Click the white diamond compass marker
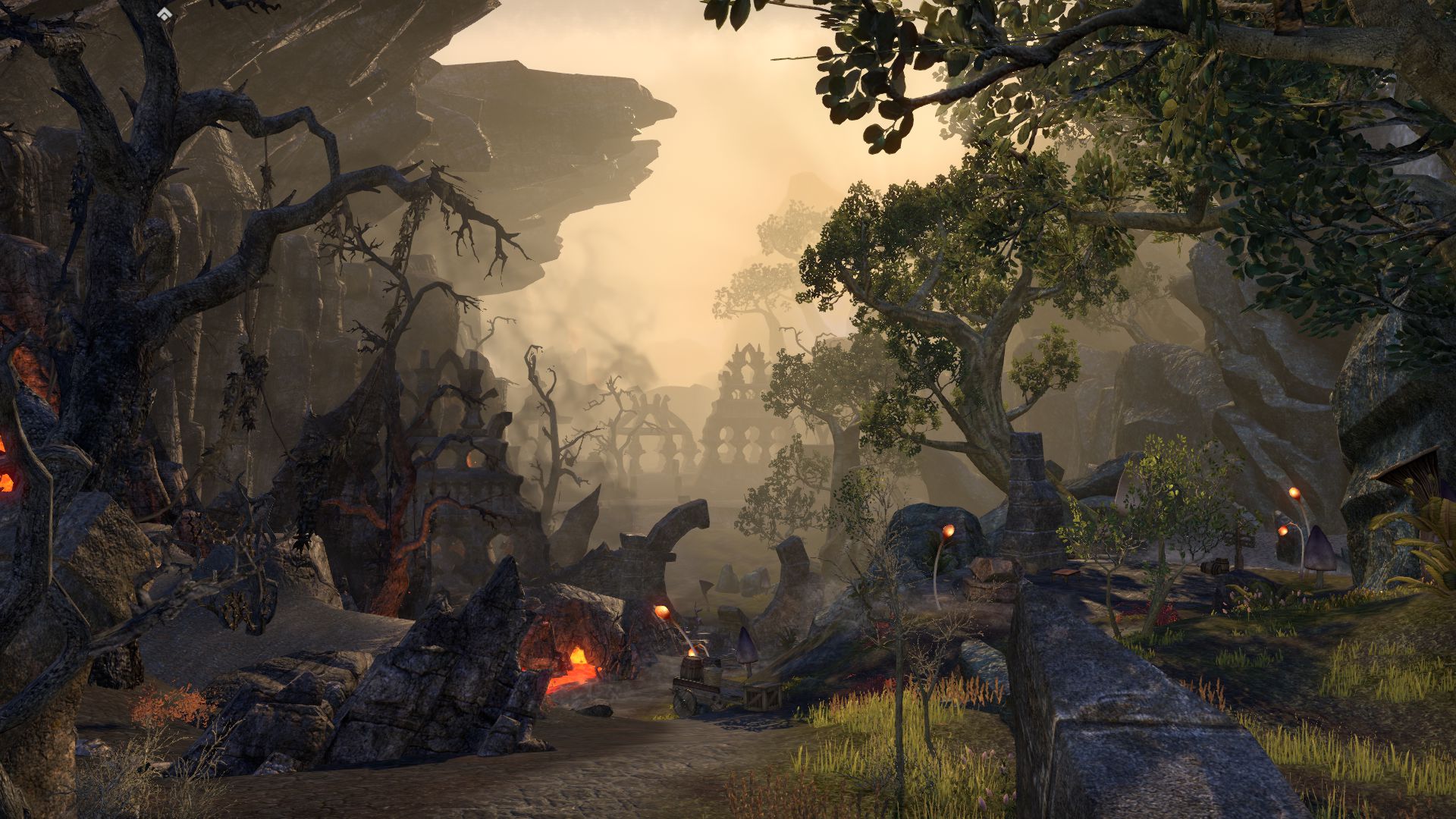The width and height of the screenshot is (1456, 819). [x=165, y=14]
